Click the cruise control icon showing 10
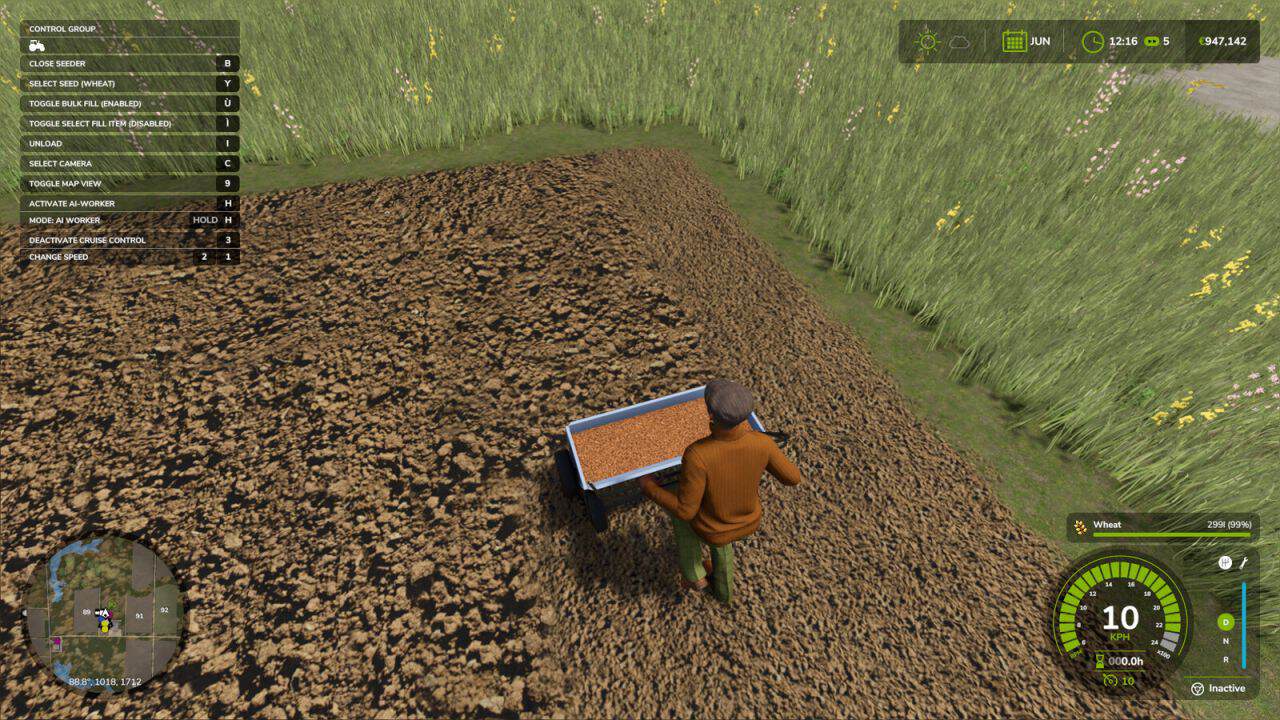The height and width of the screenshot is (720, 1280). coord(1109,681)
